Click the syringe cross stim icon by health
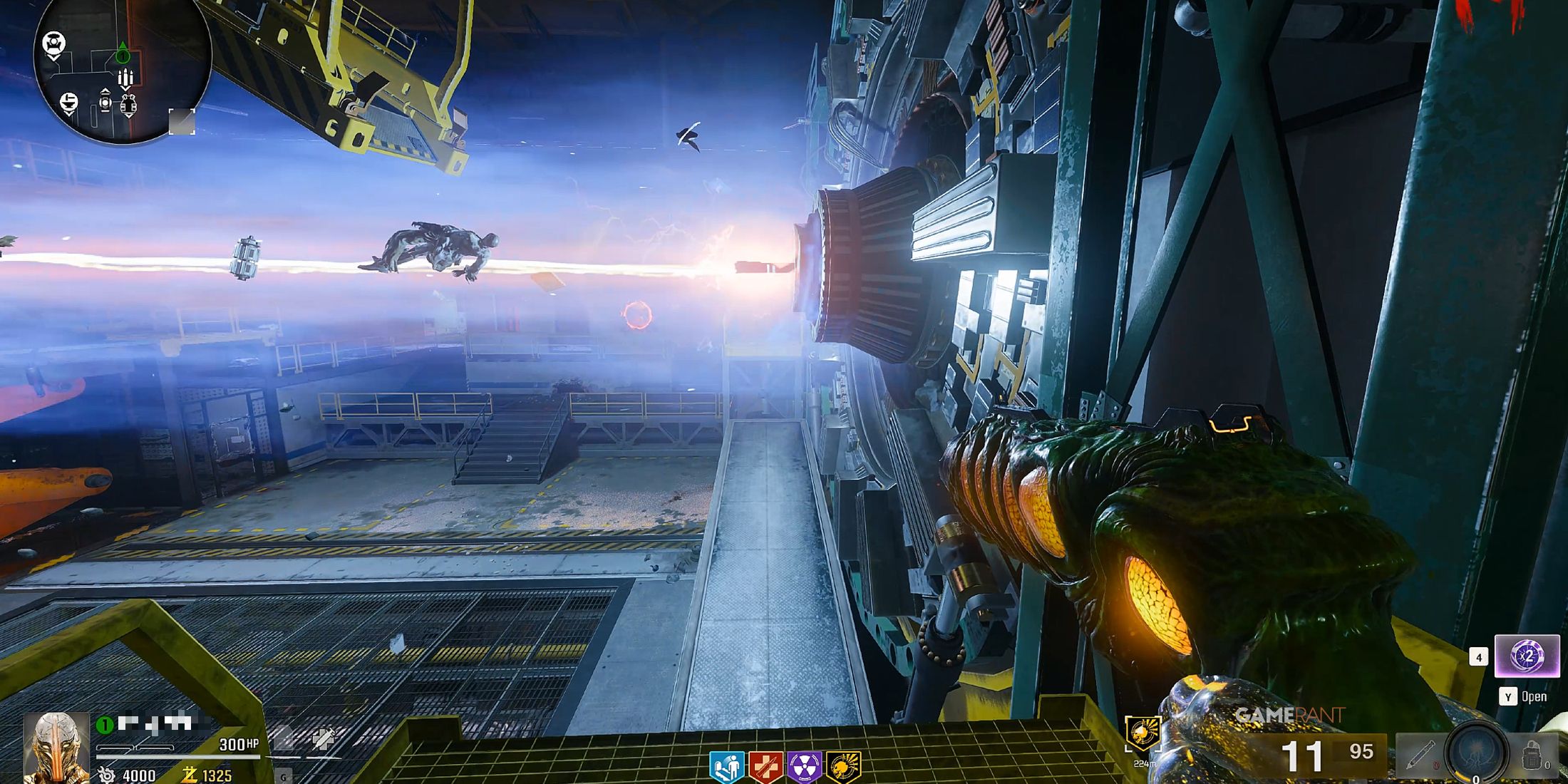Image resolution: width=1568 pixels, height=784 pixels. click(x=323, y=739)
